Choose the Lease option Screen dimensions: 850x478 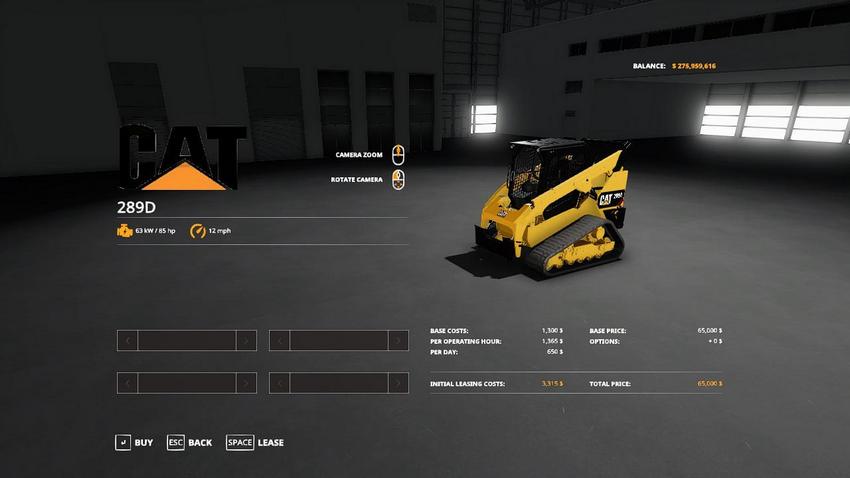(x=255, y=442)
